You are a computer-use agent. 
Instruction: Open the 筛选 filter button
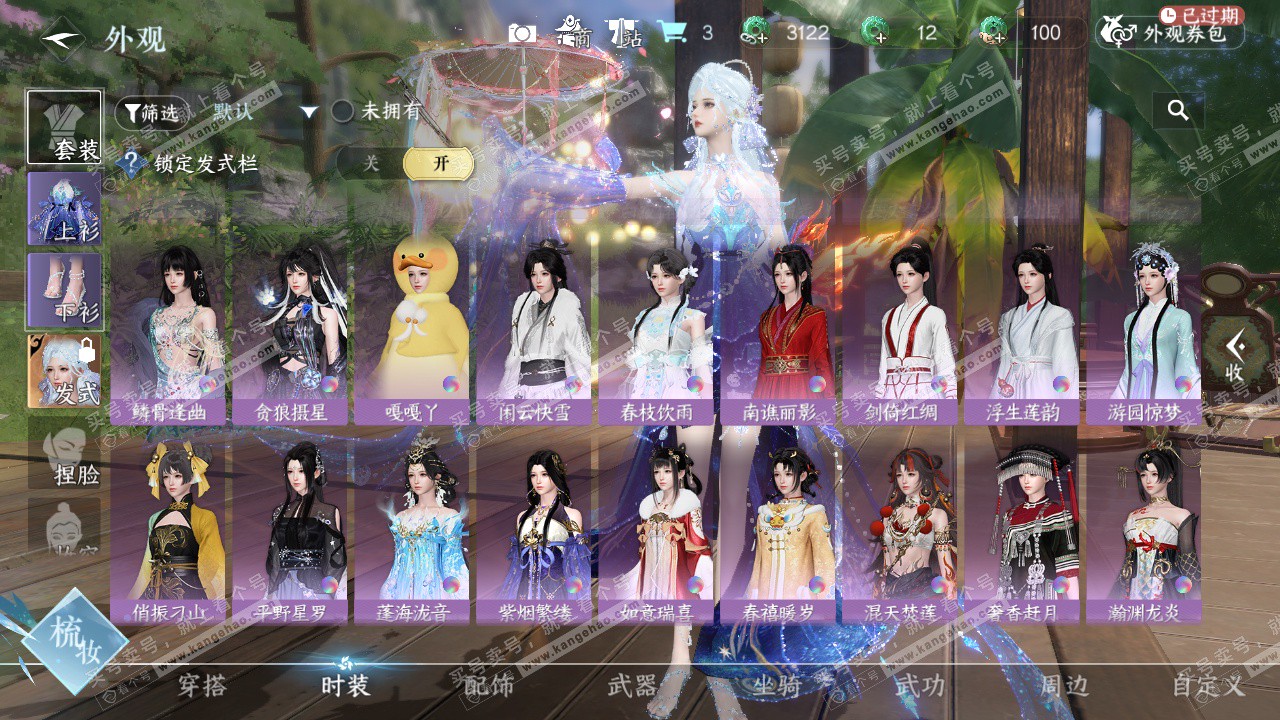[151, 113]
